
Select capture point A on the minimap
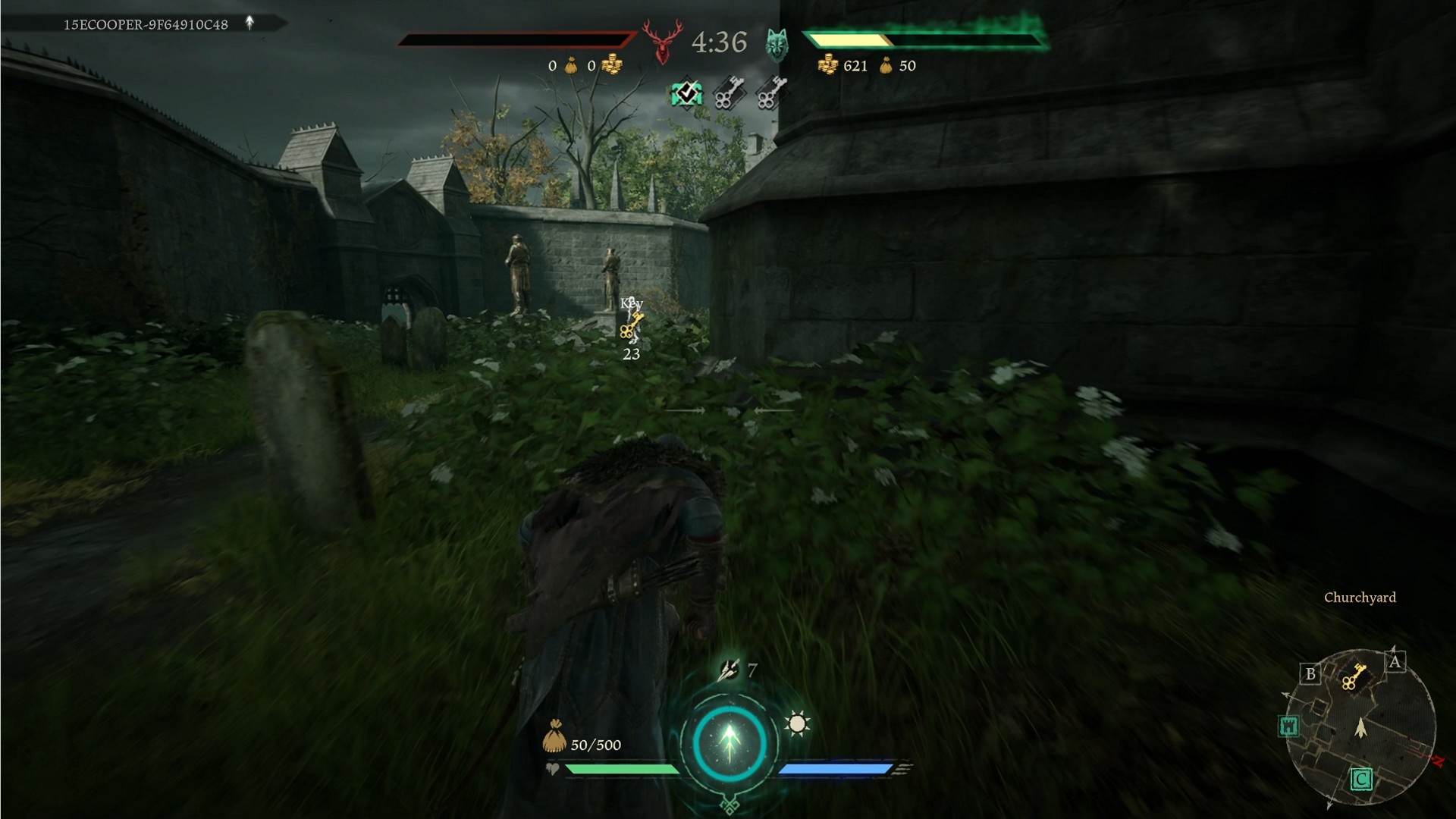[x=1394, y=662]
